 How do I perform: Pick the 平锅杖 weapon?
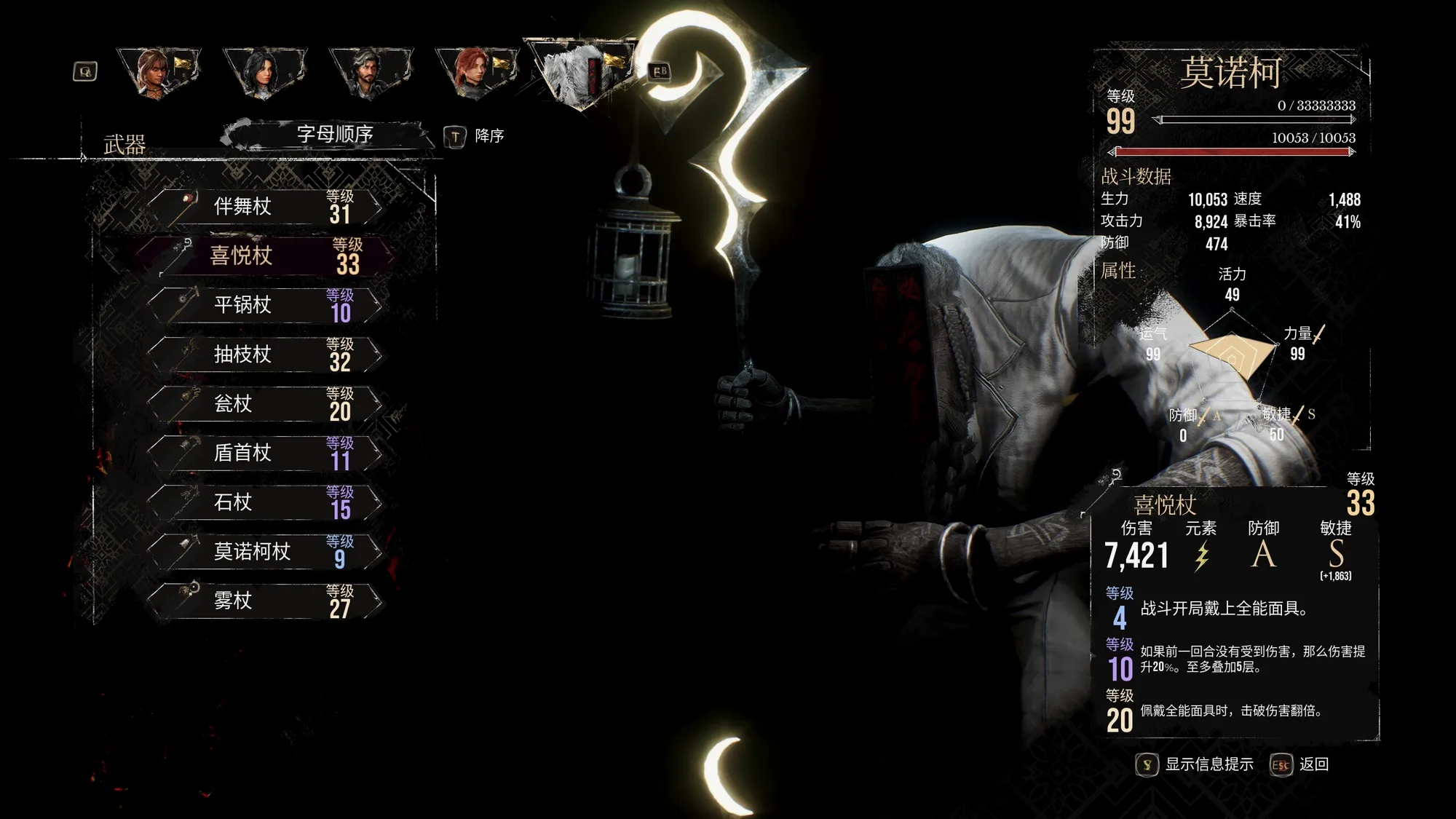coord(266,305)
